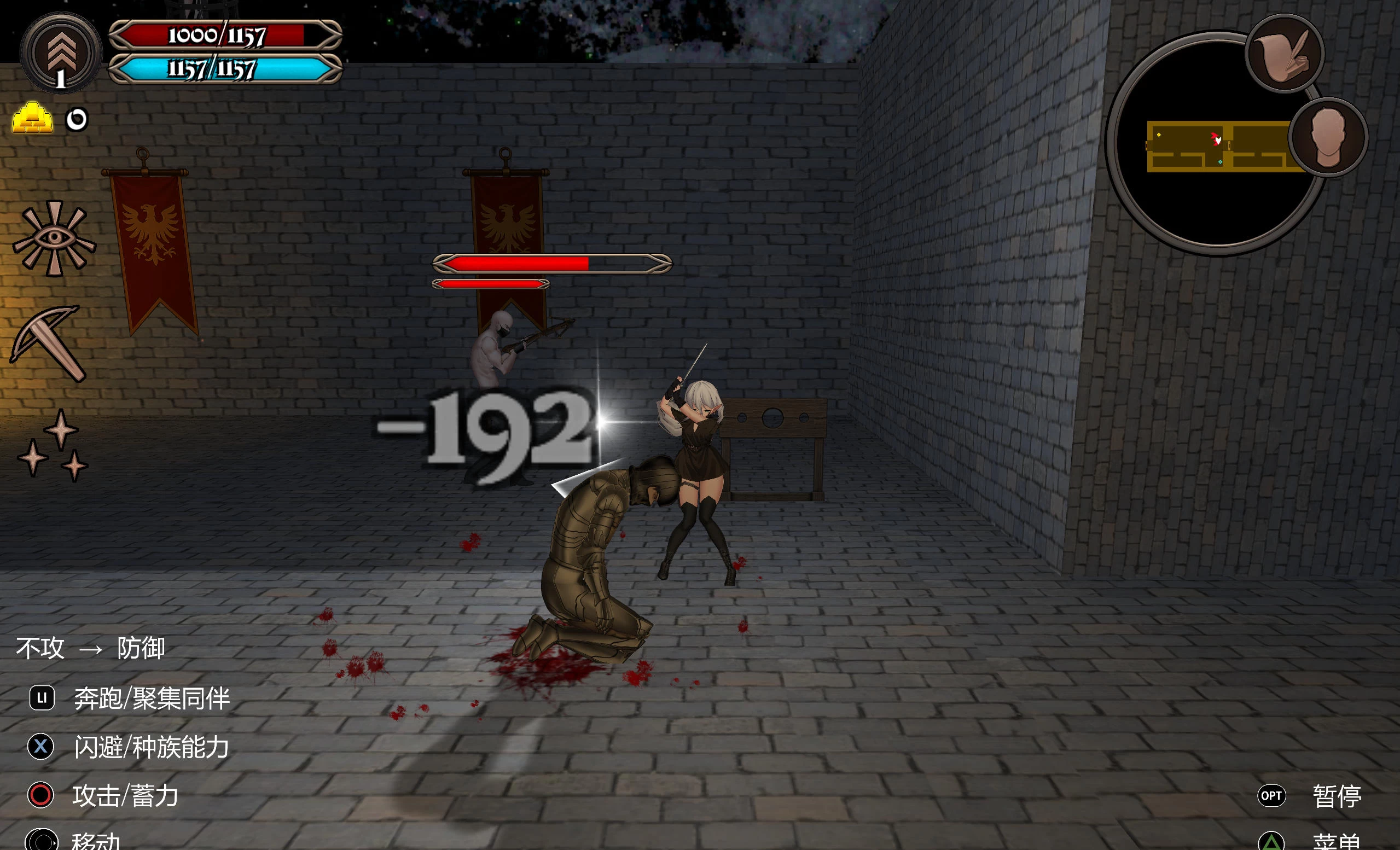Open the quill and scroll journal
The image size is (1400, 850).
coord(1285,54)
